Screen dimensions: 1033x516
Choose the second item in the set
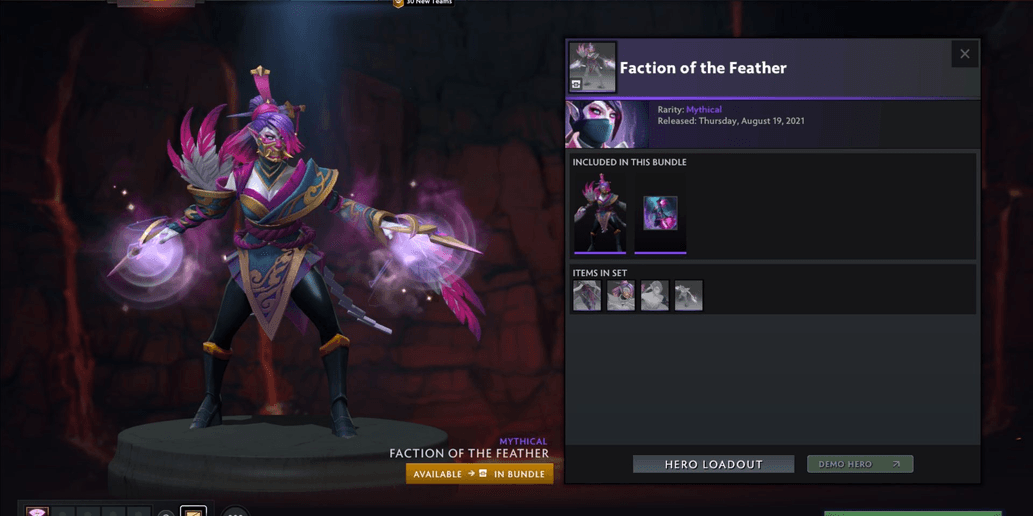coord(621,295)
